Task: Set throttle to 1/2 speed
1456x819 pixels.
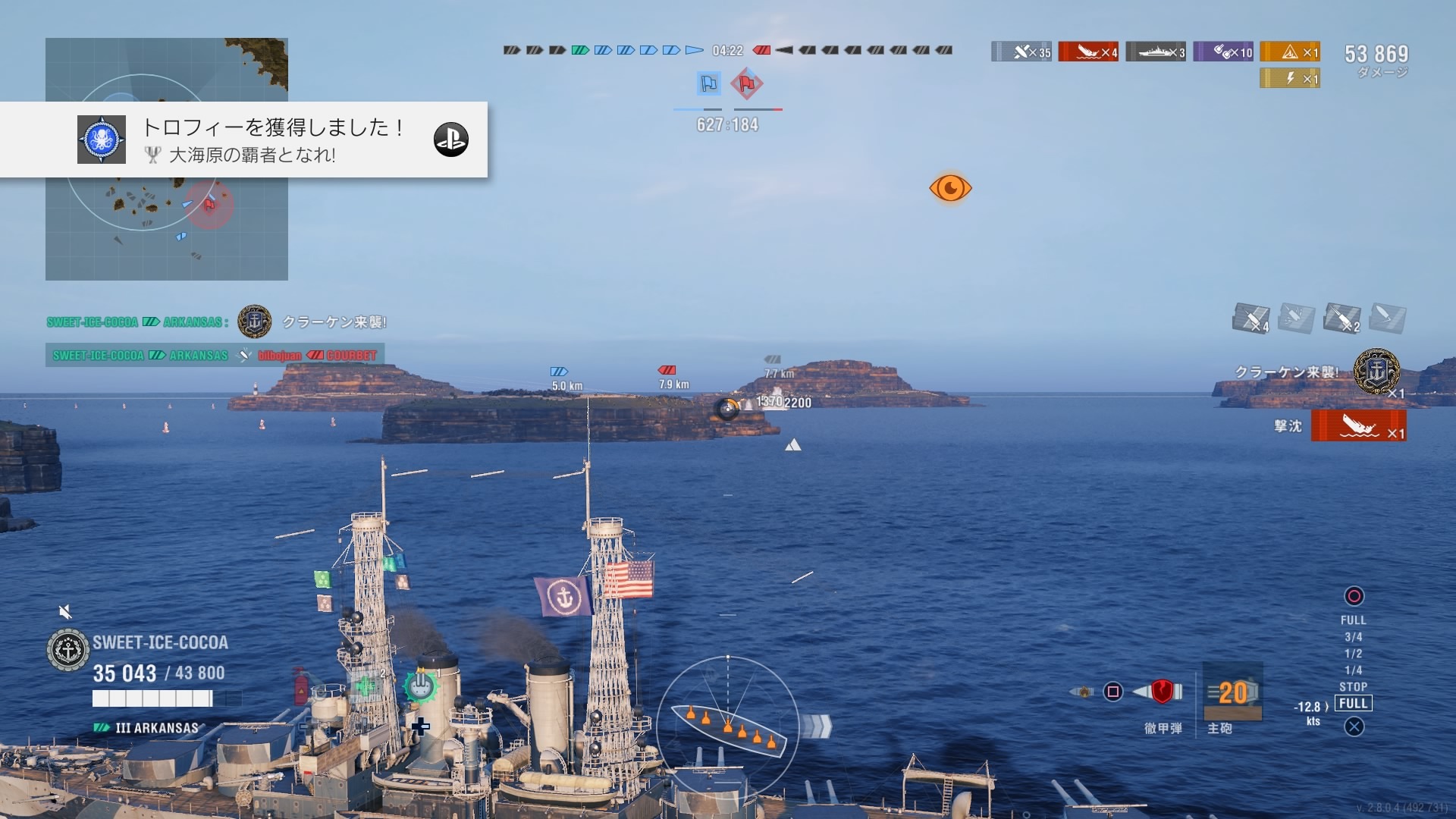Action: point(1354,654)
